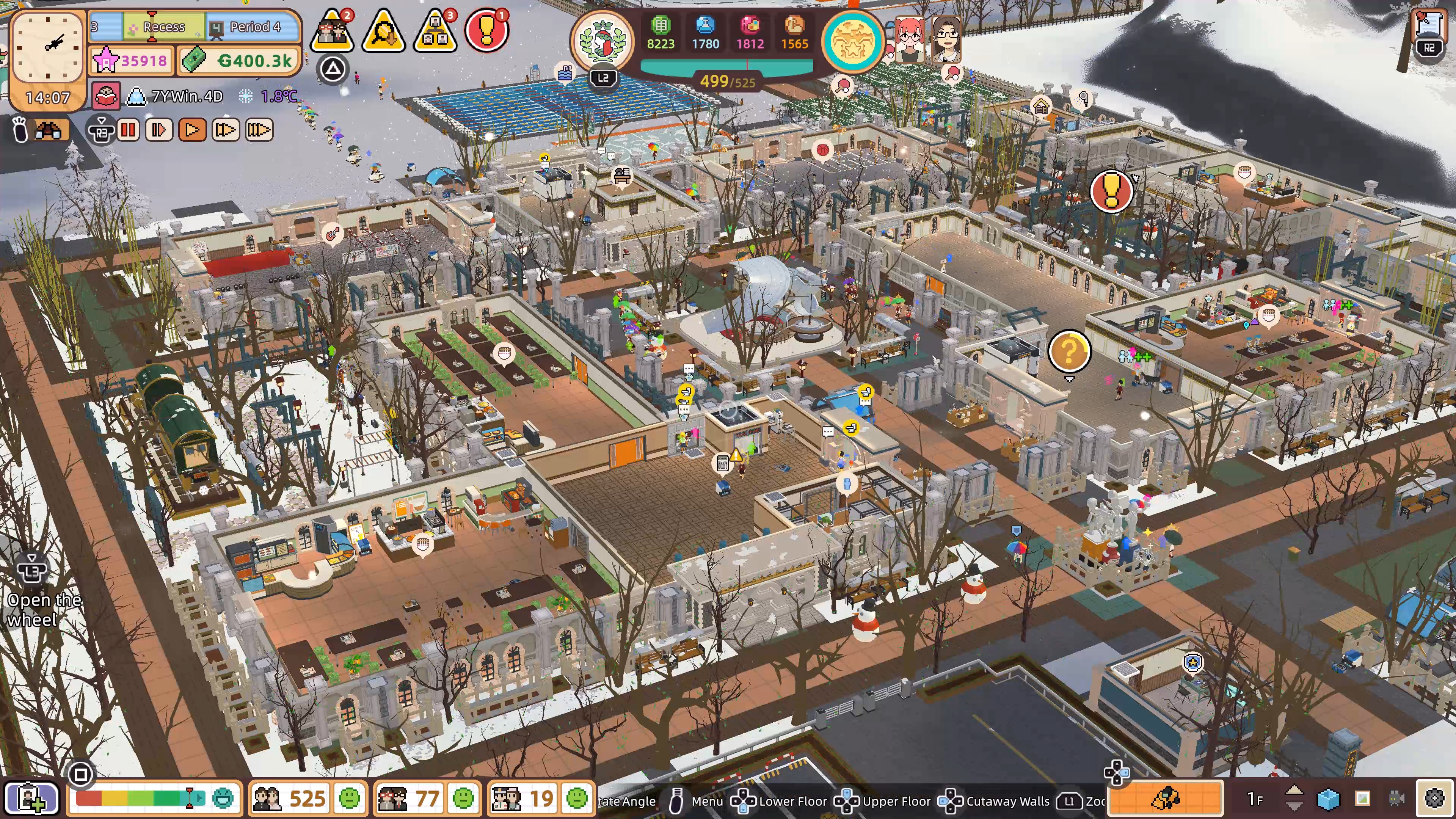Go up one floor with the arrow
This screenshot has width=1456, height=819.
click(x=1294, y=792)
